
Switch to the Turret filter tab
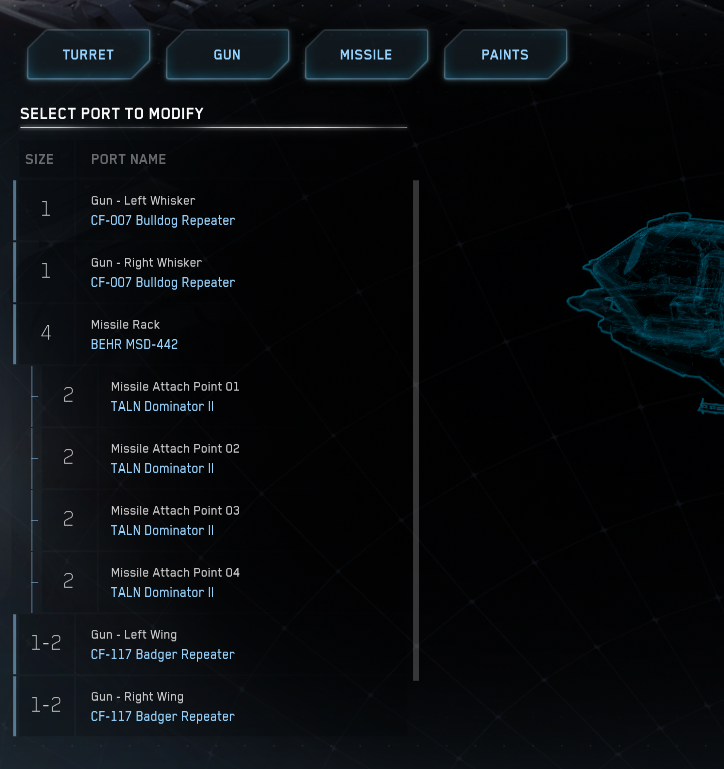88,55
